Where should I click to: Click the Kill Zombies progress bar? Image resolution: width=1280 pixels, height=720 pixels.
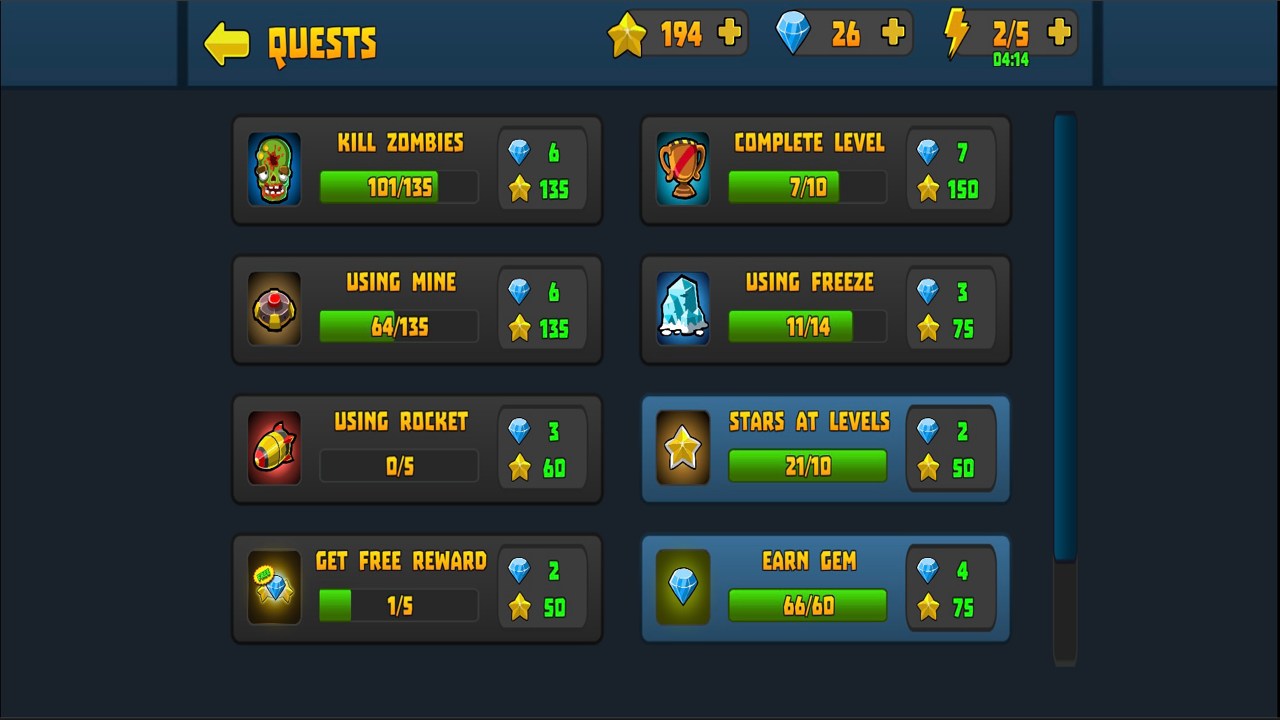[398, 187]
